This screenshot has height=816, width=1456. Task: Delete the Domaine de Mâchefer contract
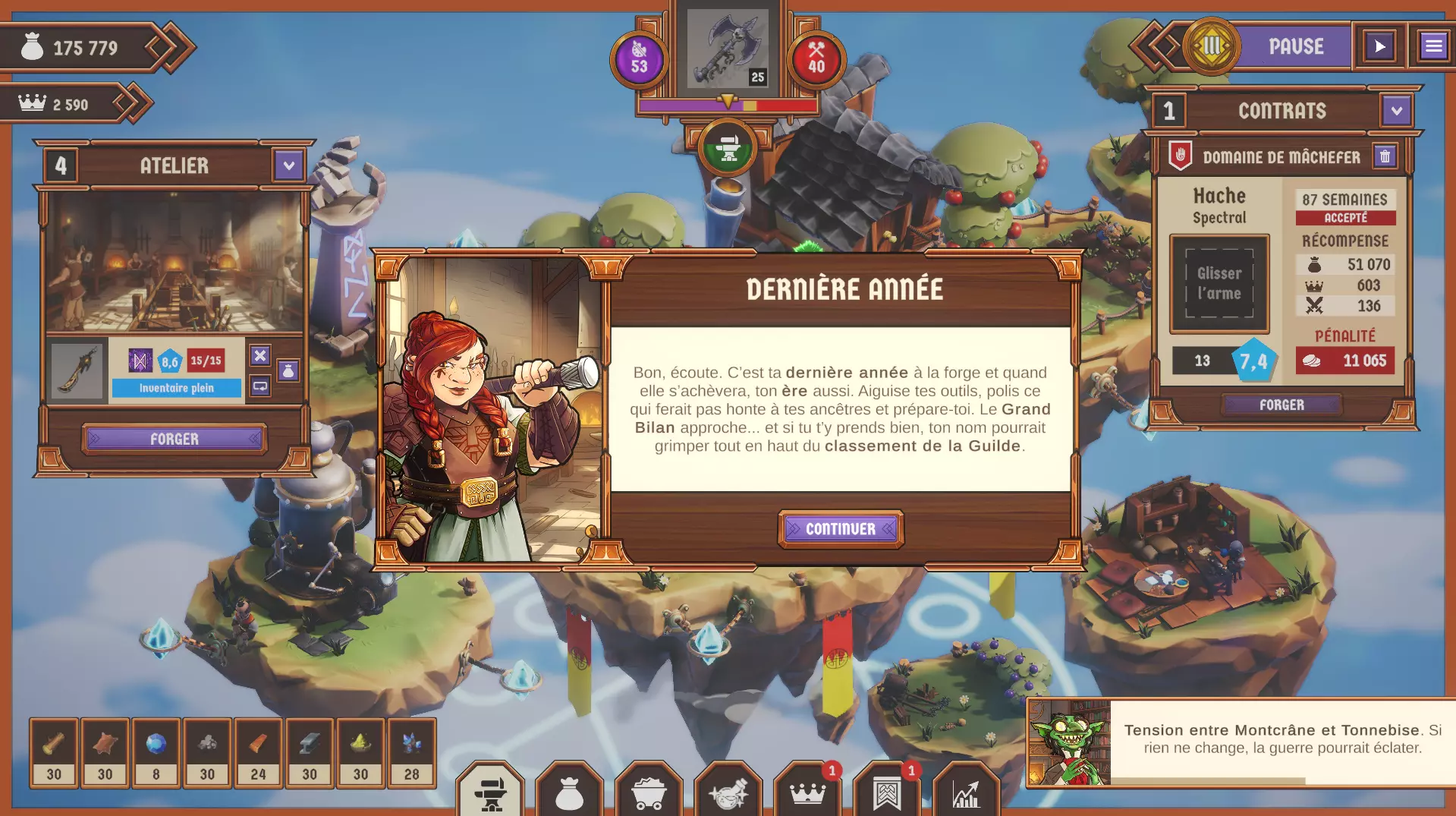(x=1385, y=156)
